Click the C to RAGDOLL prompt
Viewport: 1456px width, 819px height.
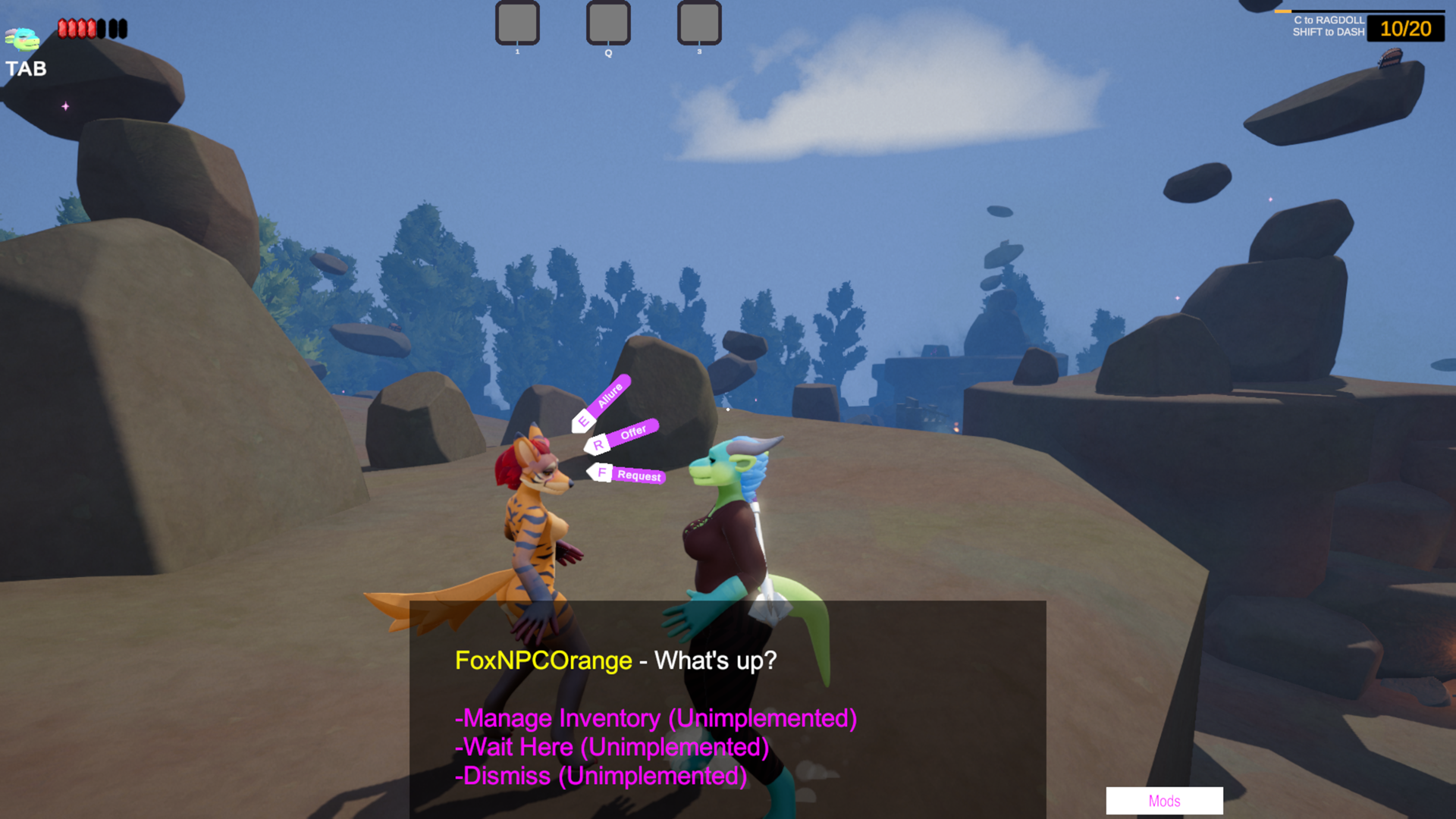1330,19
